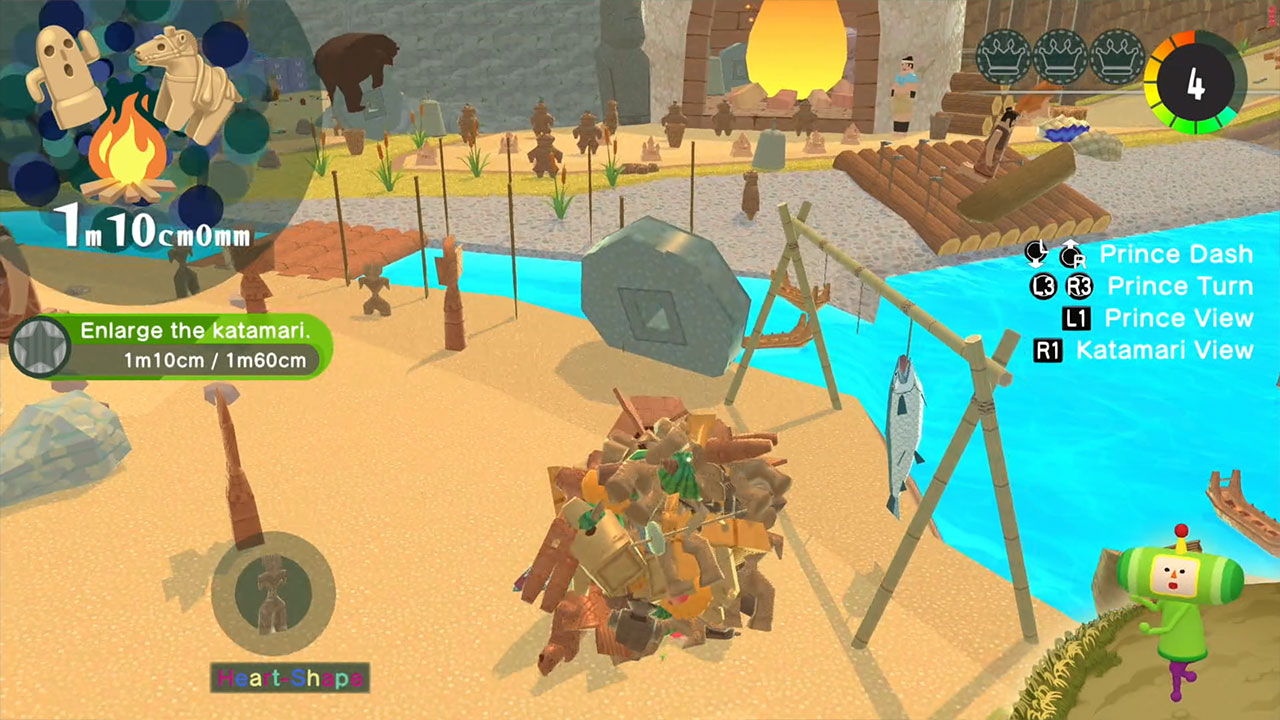Screen dimensions: 1280x720
Task: Open the last collected object preview circle
Action: 272,593
